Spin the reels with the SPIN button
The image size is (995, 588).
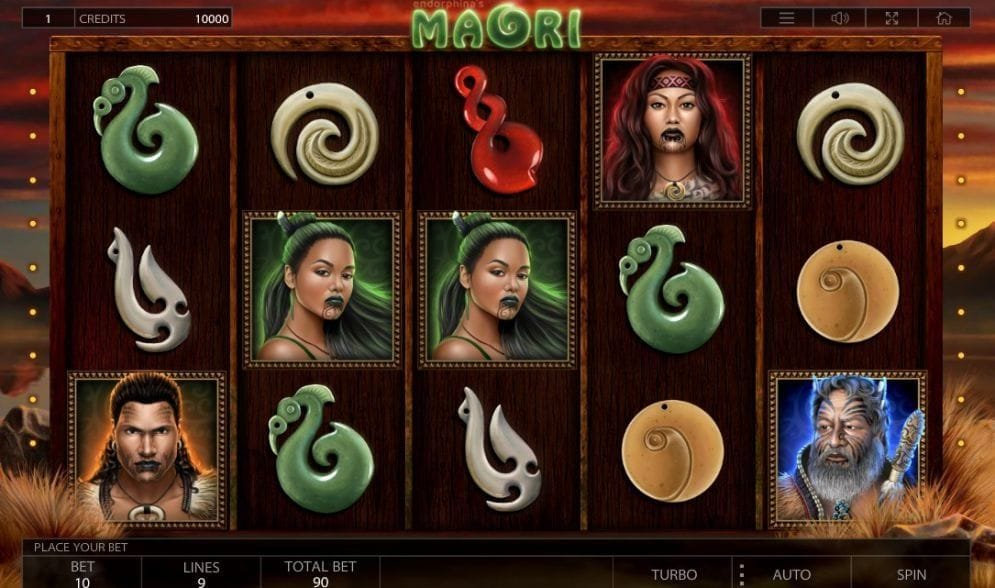tap(911, 574)
